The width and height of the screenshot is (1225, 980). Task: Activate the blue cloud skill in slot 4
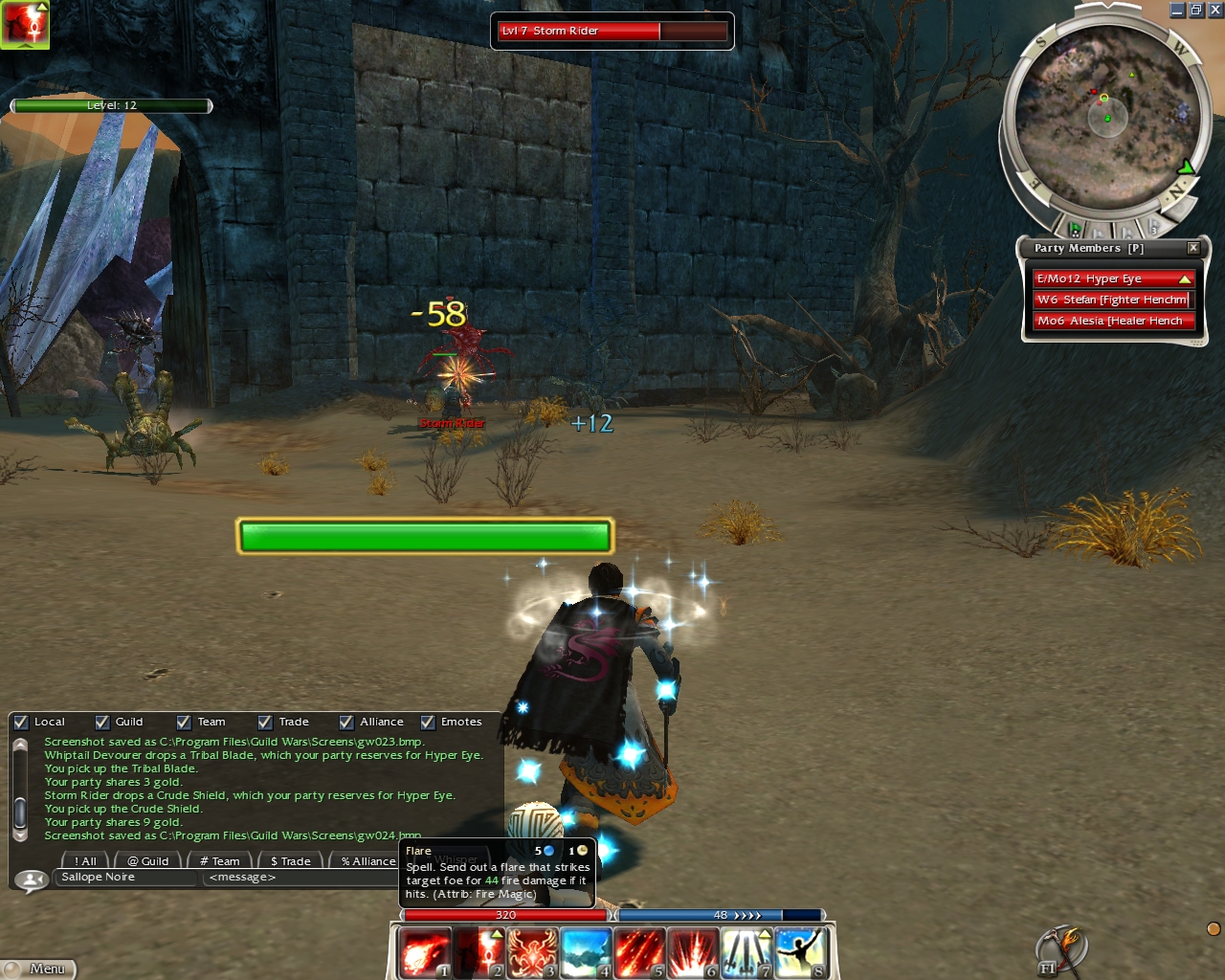(587, 953)
